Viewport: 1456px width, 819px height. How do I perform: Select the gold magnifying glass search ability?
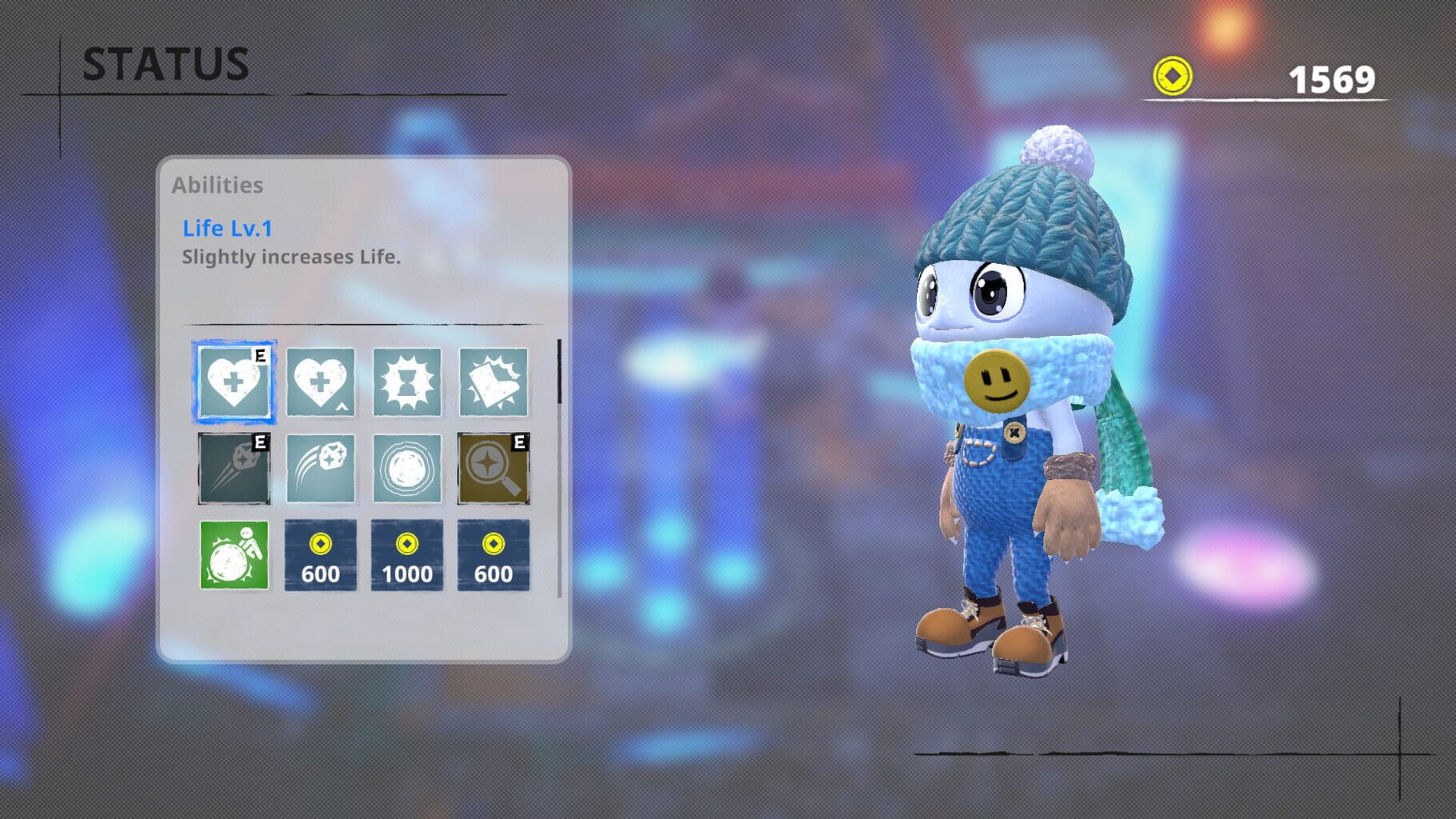pyautogui.click(x=492, y=468)
